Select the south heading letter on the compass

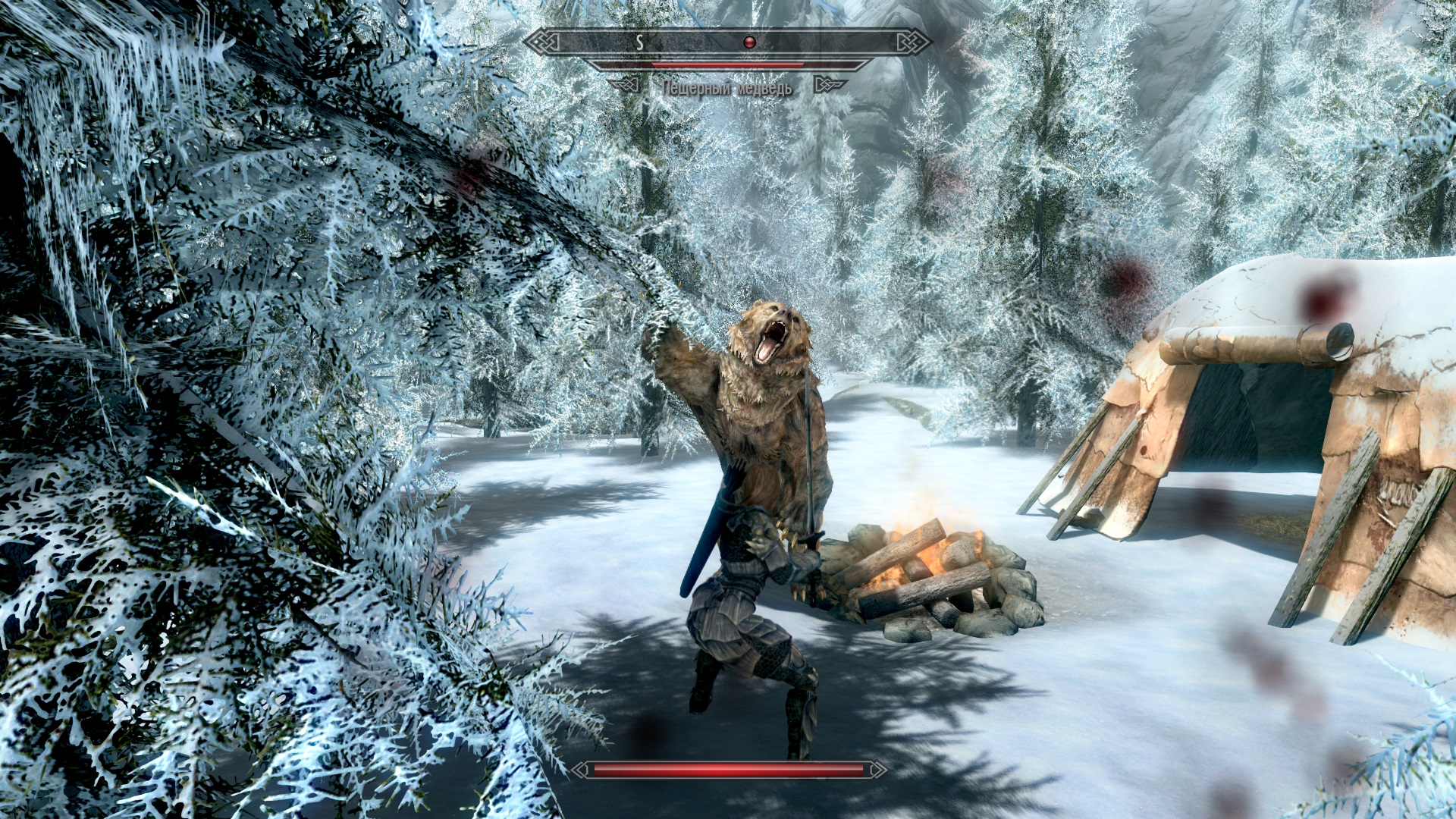pos(640,42)
